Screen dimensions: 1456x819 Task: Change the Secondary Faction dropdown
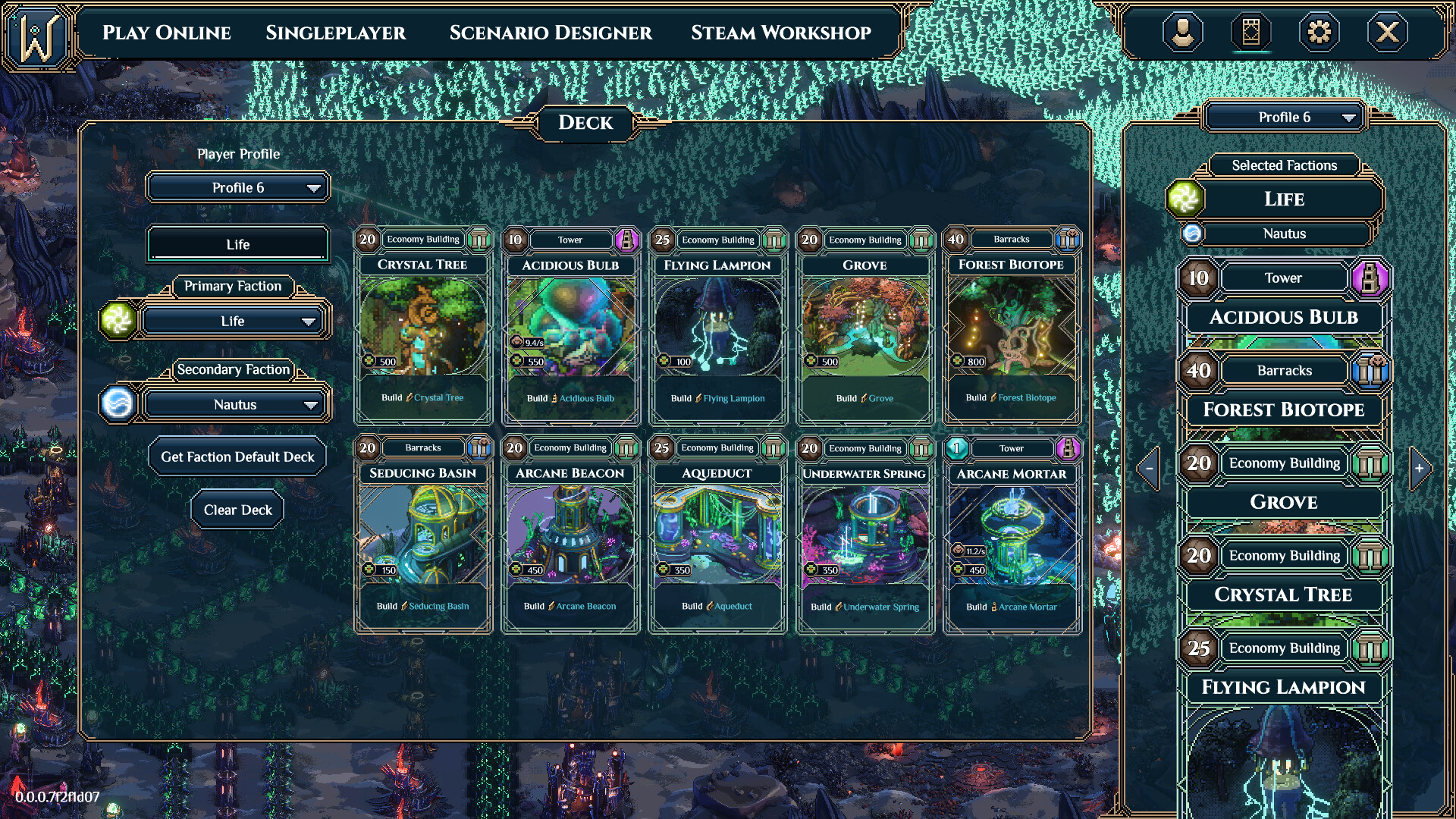pyautogui.click(x=234, y=405)
